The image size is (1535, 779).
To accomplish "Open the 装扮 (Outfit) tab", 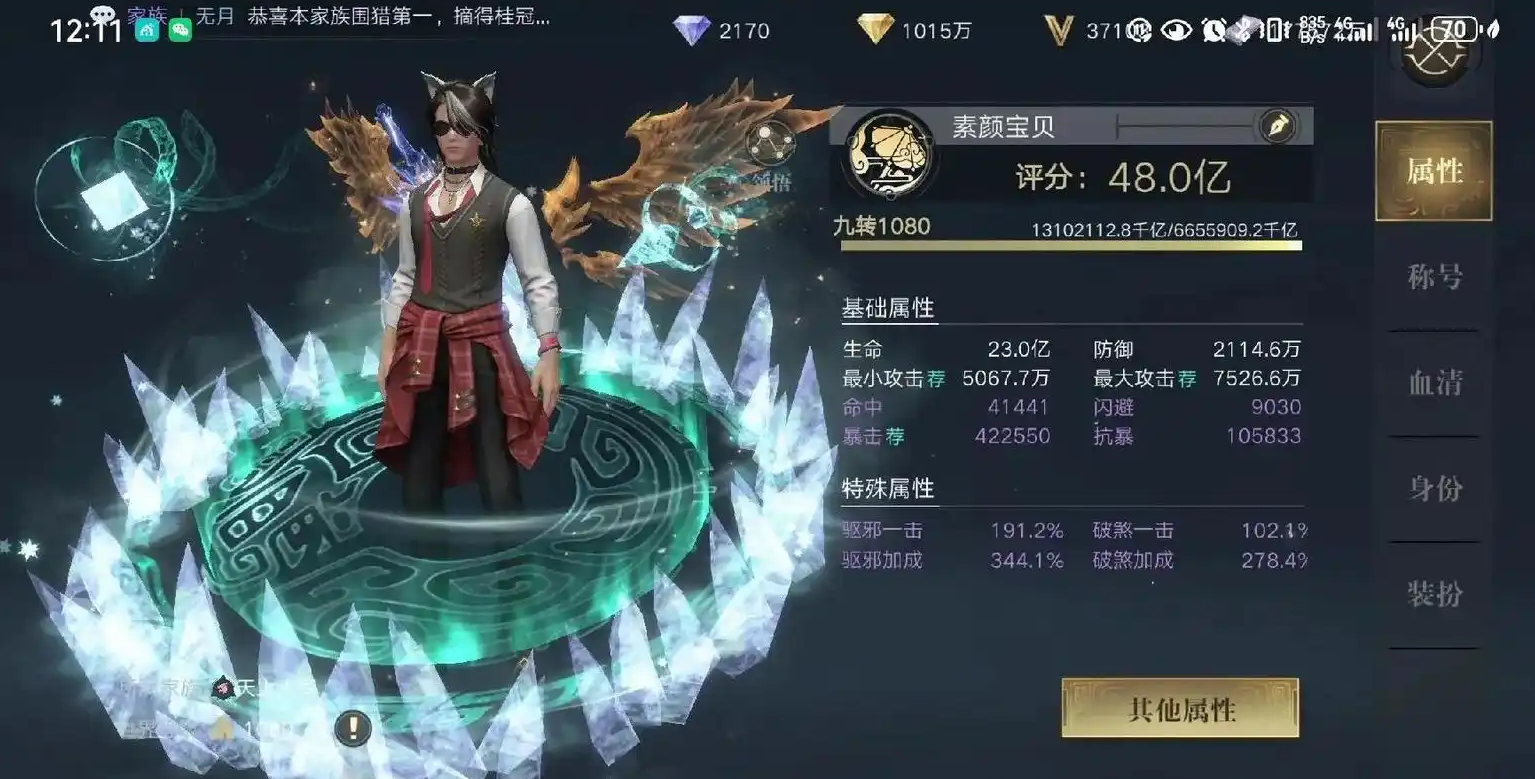I will point(1433,594).
